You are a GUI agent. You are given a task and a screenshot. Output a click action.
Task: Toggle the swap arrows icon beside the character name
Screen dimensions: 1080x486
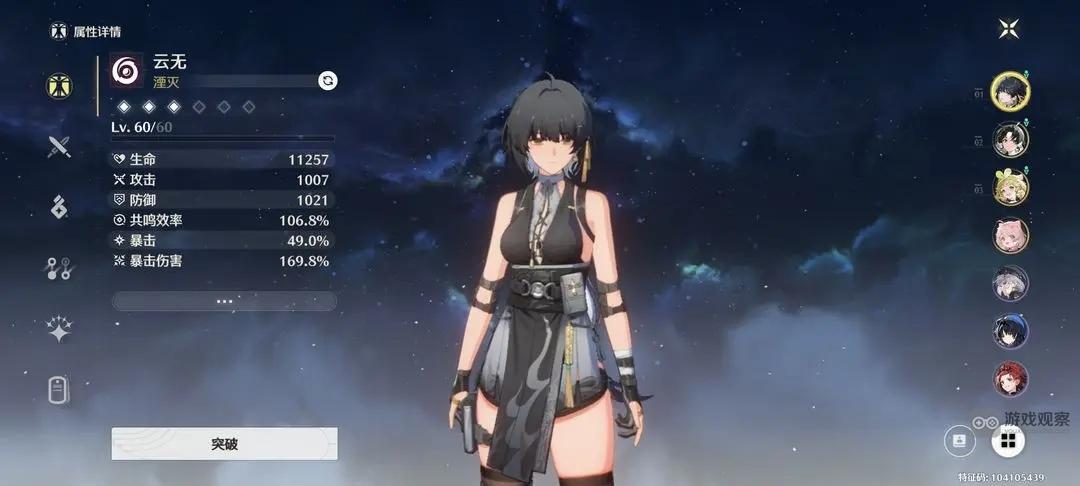click(327, 80)
